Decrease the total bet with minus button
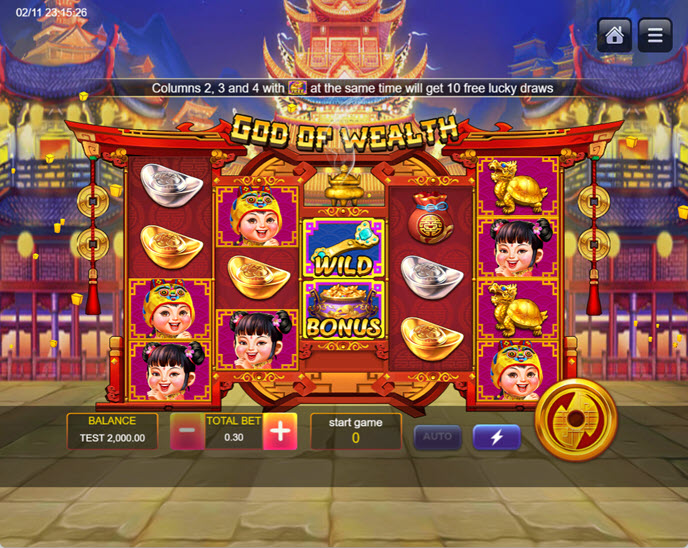 pos(187,432)
